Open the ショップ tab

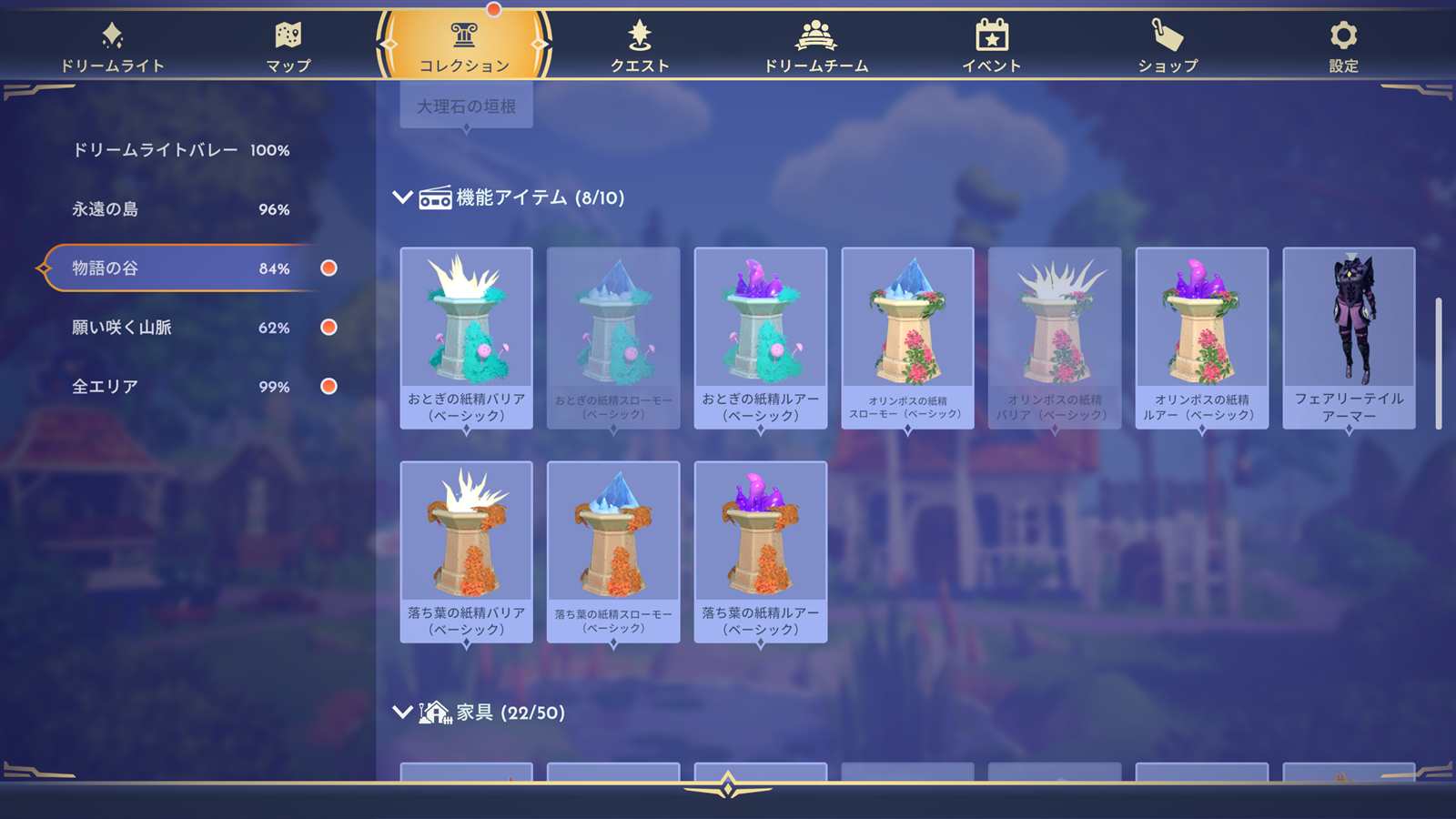click(1168, 47)
